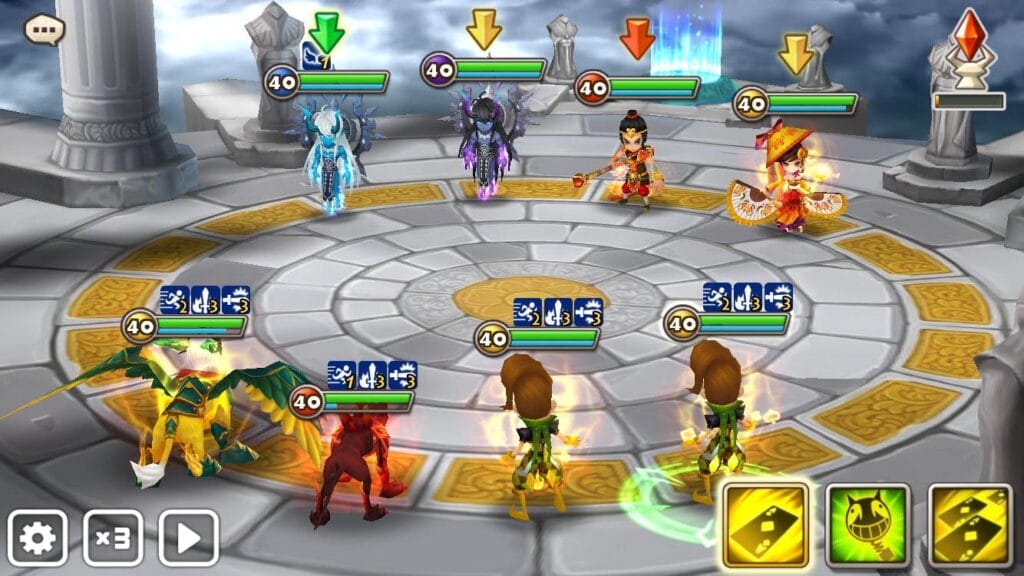Target the enemy under the green arrow
Viewport: 1024px width, 576px height.
(331, 158)
